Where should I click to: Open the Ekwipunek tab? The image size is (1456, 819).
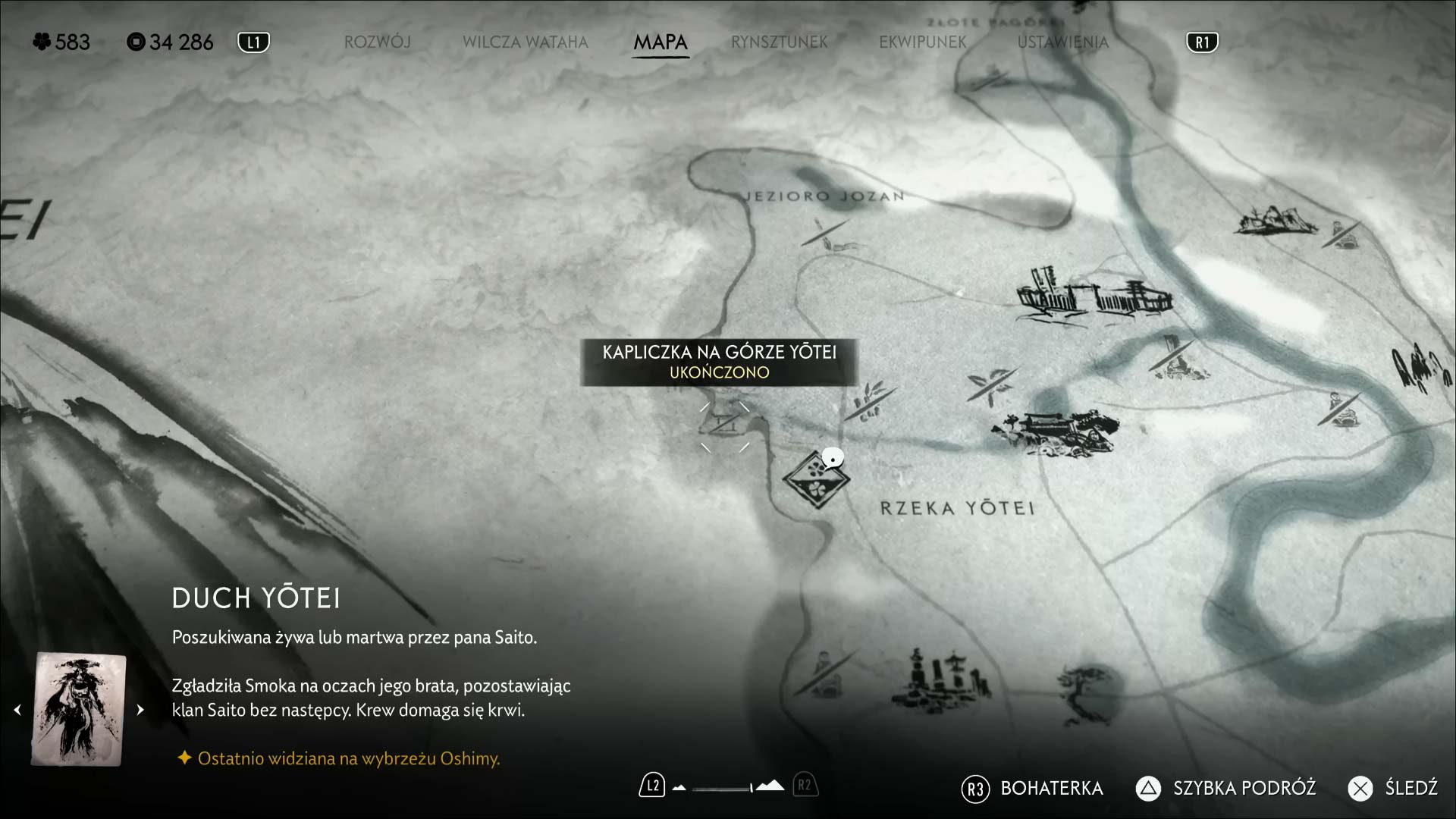pyautogui.click(x=922, y=42)
